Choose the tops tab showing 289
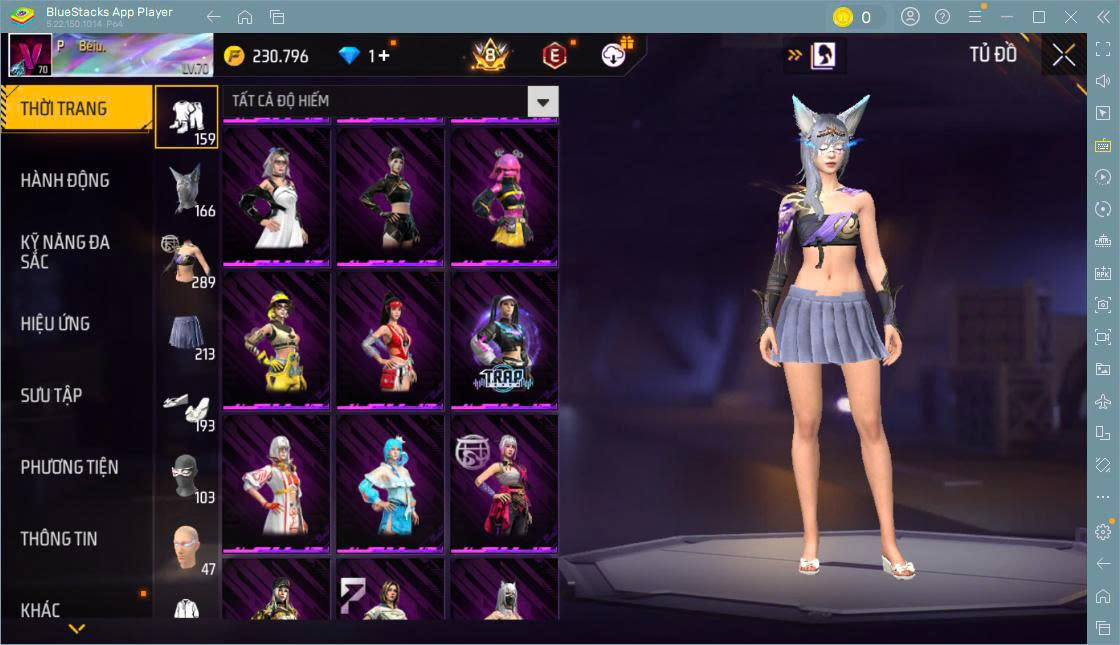Viewport: 1120px width, 645px height. 187,261
